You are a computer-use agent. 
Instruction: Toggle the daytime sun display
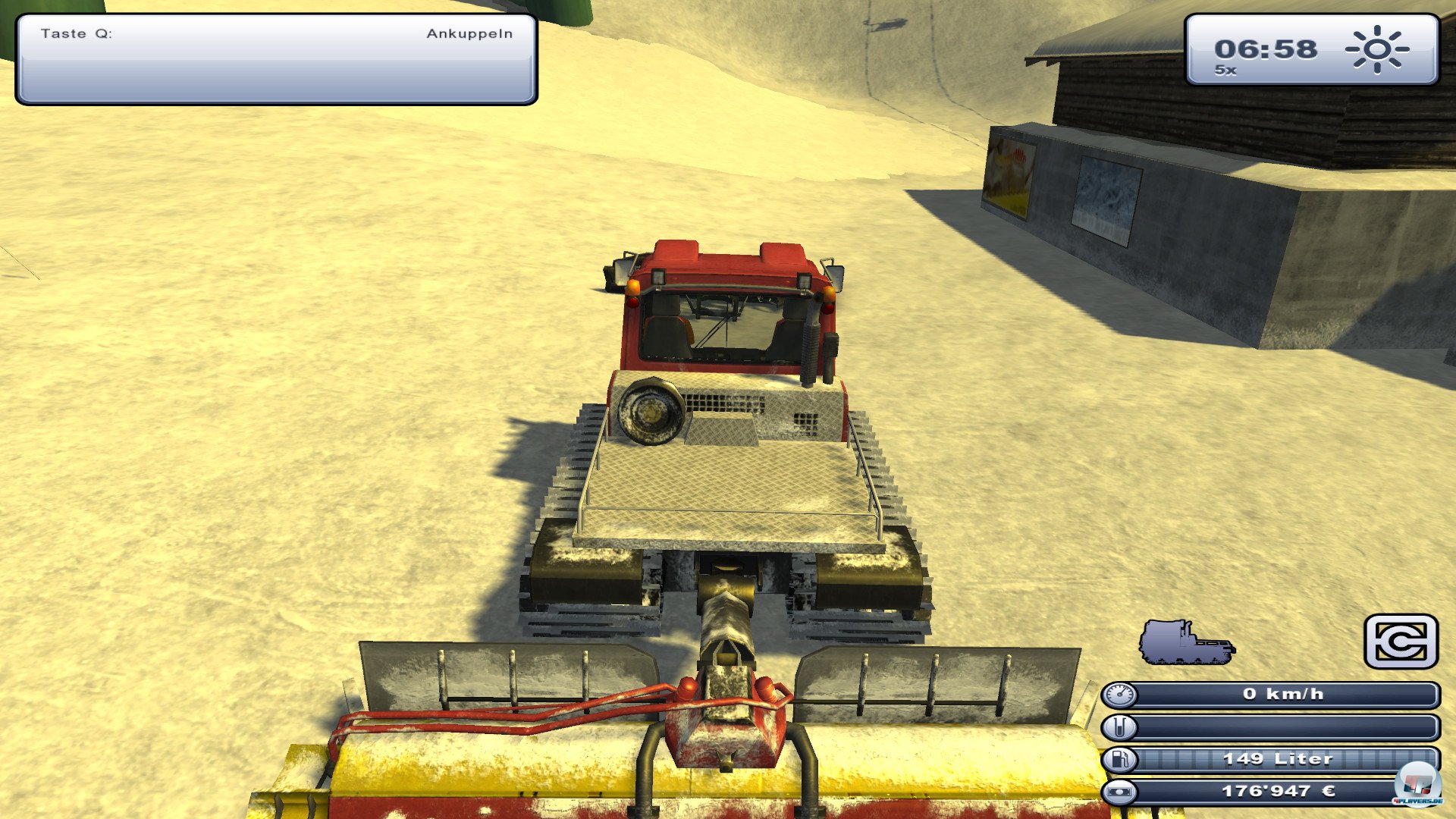pyautogui.click(x=1376, y=51)
